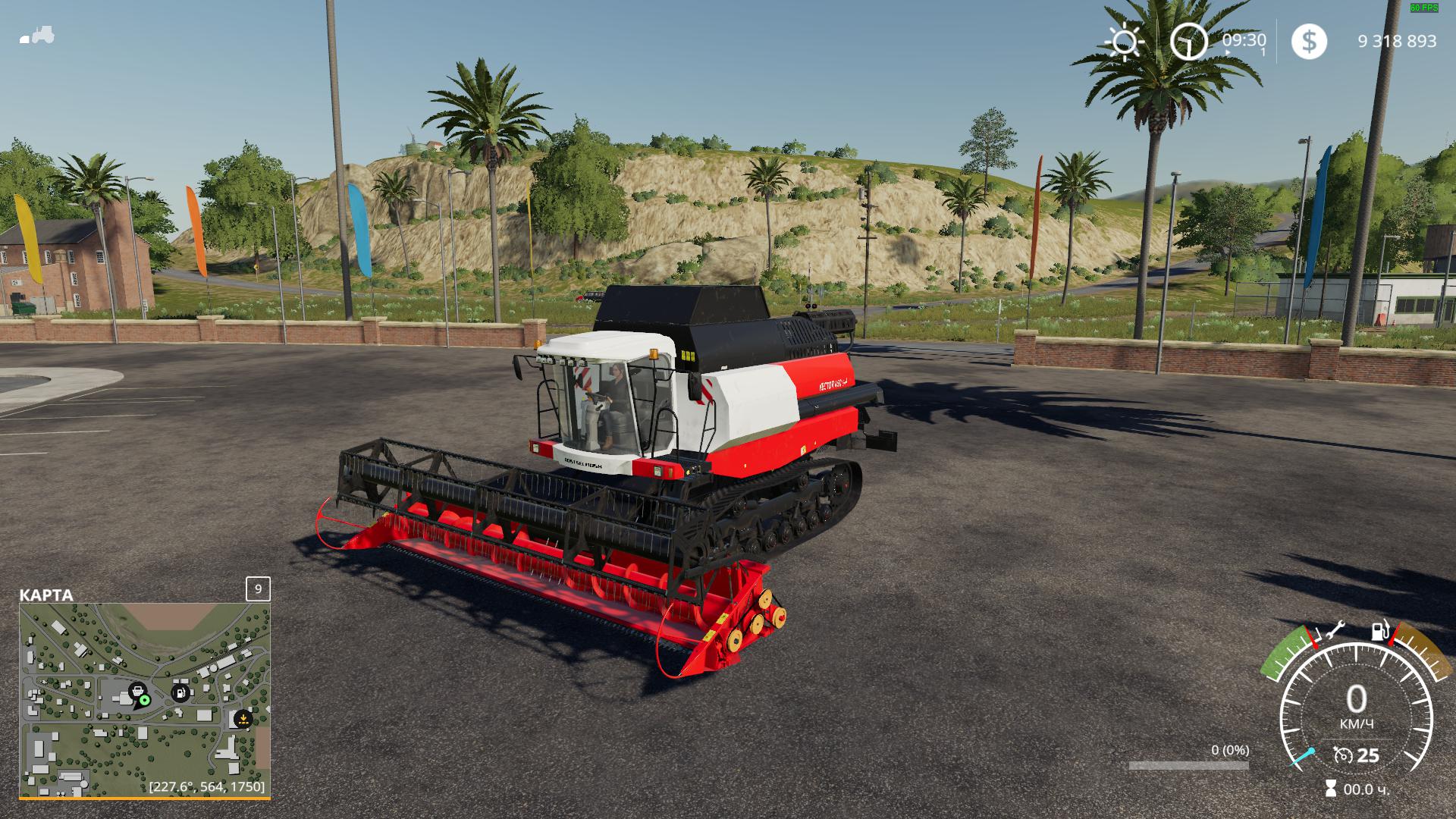This screenshot has height=819, width=1456.
Task: Click the hourglass operating hours icon
Action: (x=1332, y=787)
